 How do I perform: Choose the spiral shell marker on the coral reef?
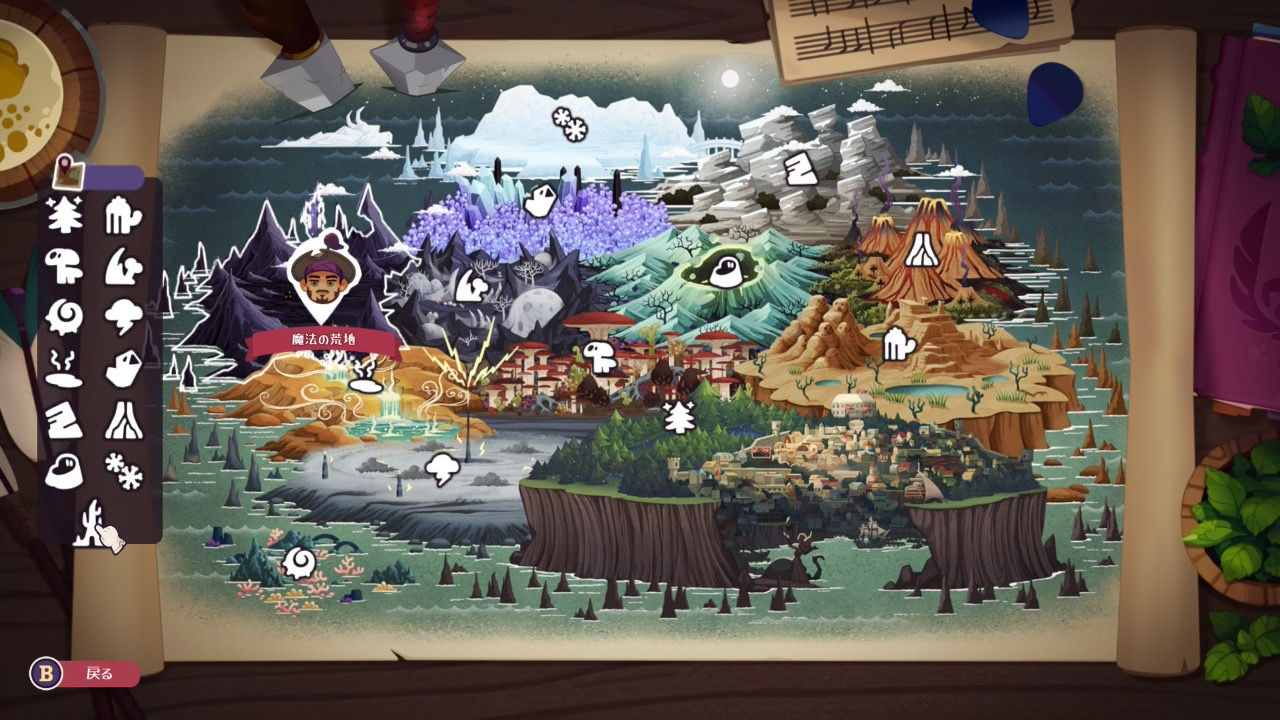click(298, 563)
